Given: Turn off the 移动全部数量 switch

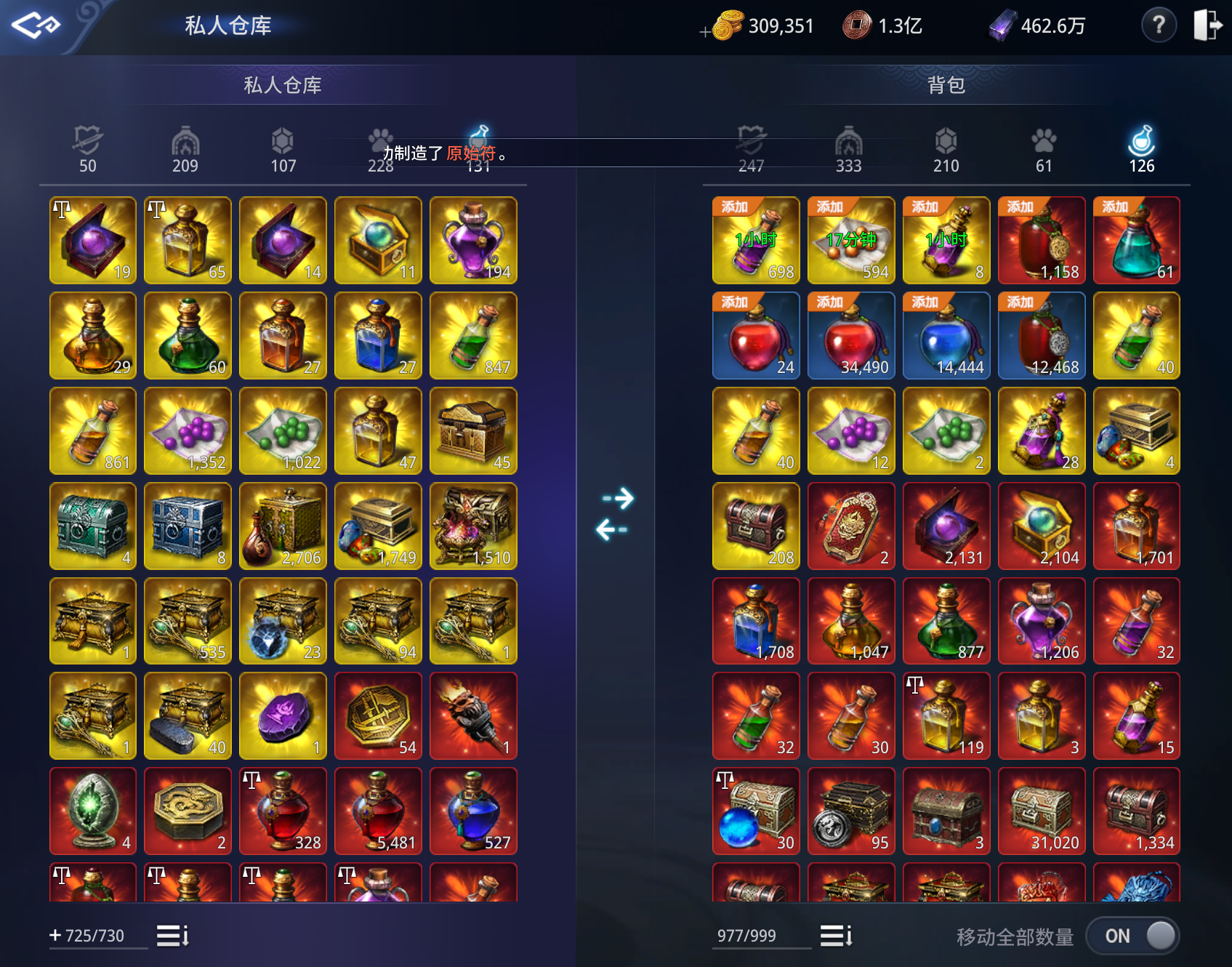Looking at the screenshot, I should 1132,936.
